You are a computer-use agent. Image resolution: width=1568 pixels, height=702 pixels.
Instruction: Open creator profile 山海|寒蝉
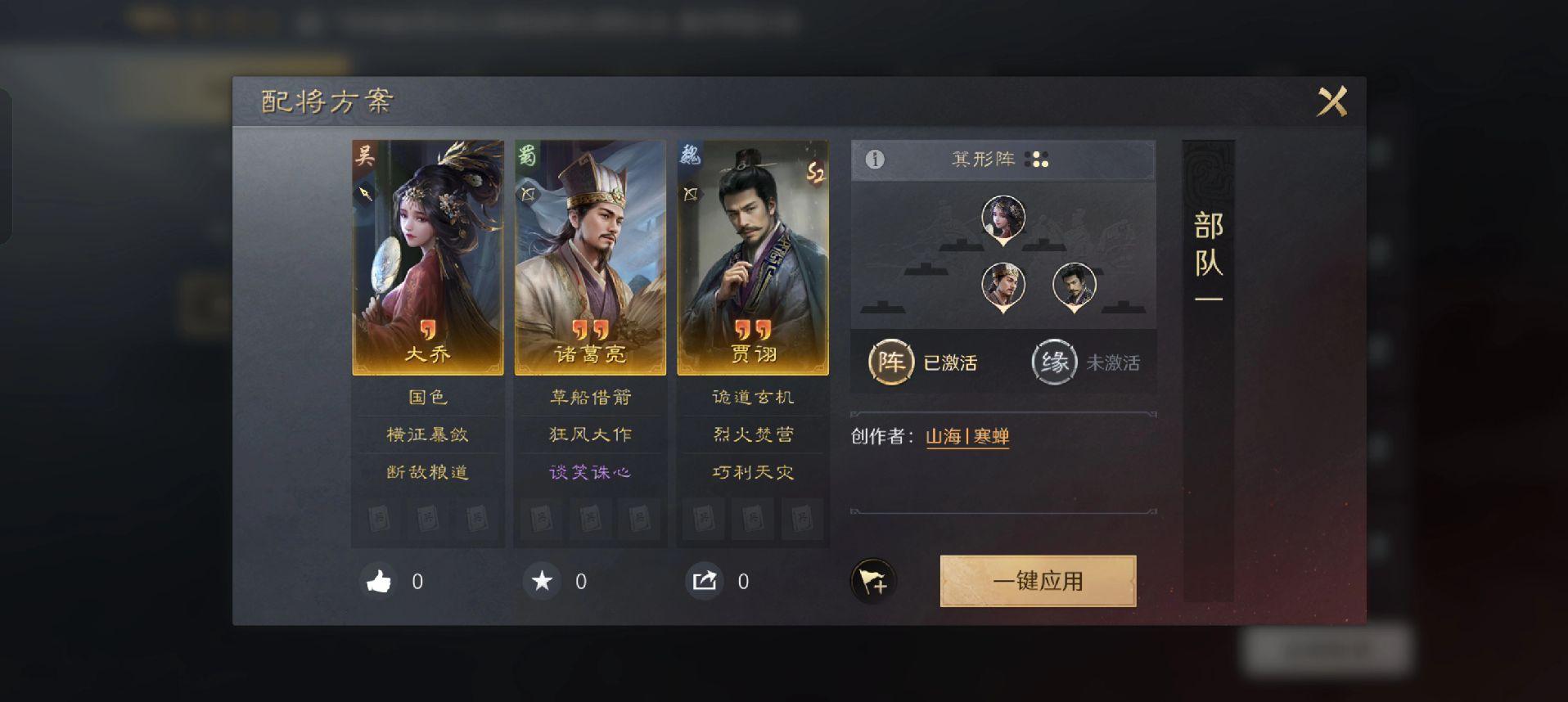[966, 437]
